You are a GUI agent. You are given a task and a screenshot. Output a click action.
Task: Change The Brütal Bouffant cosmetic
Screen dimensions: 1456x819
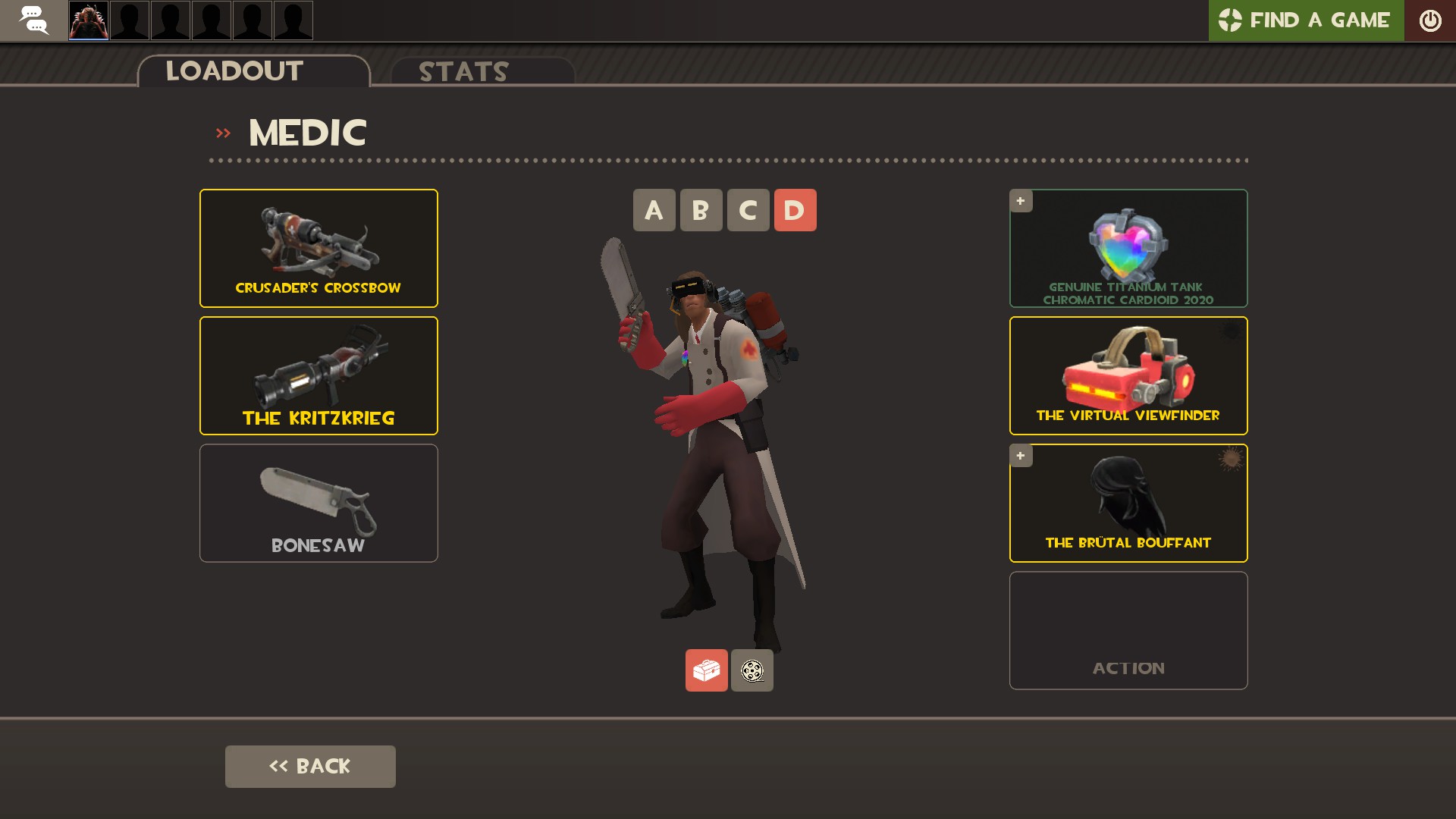point(1128,503)
